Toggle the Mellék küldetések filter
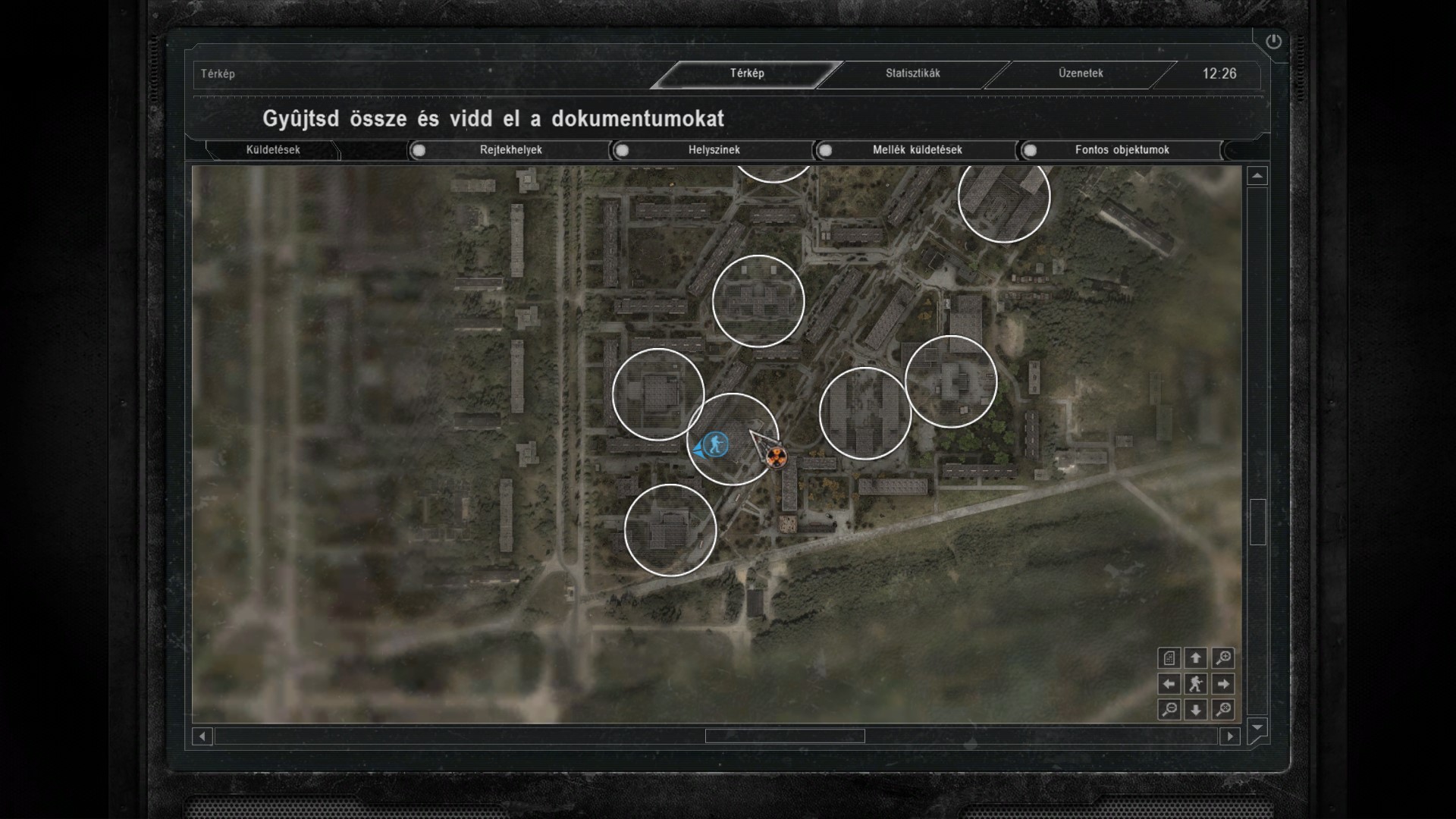 point(826,150)
